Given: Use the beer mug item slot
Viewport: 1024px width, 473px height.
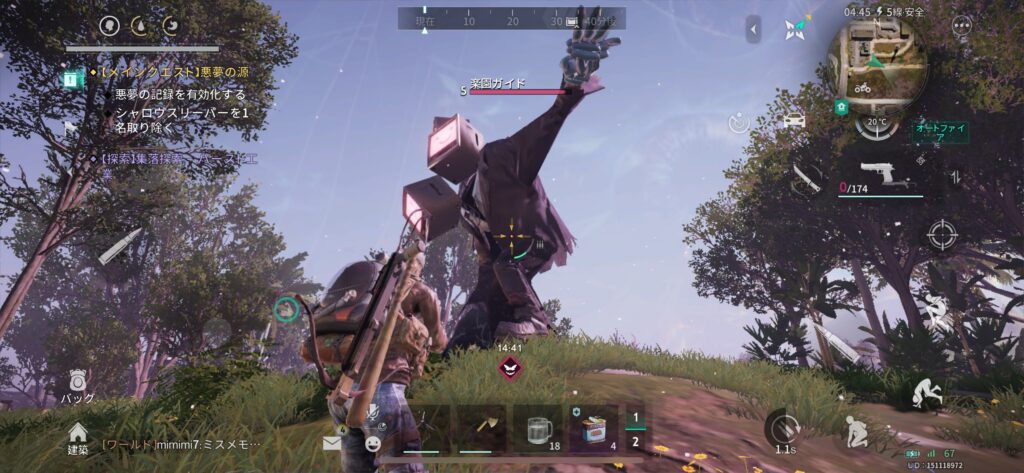Looking at the screenshot, I should click(x=541, y=431).
